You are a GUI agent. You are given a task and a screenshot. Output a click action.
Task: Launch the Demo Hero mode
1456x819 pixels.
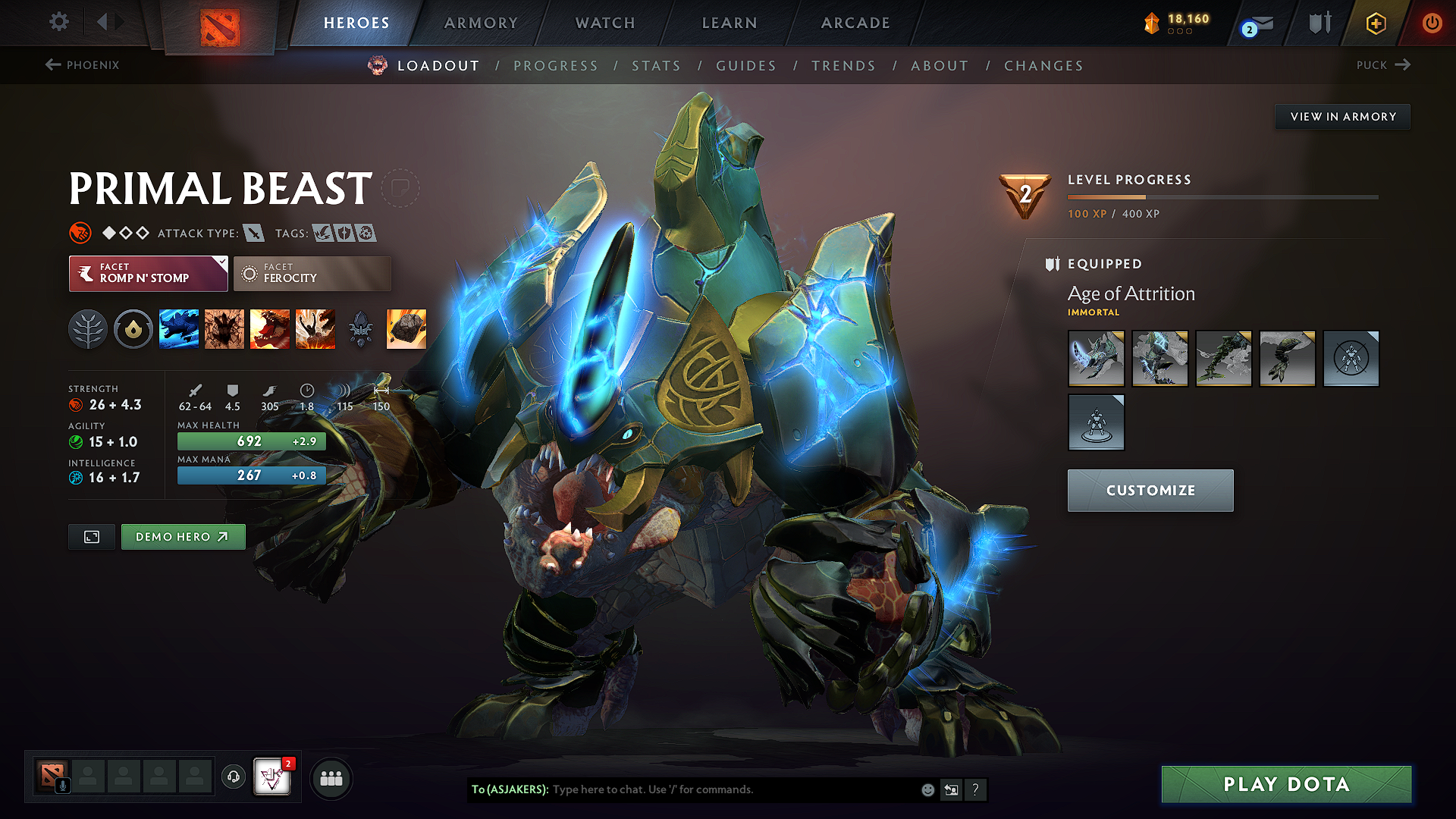(183, 537)
